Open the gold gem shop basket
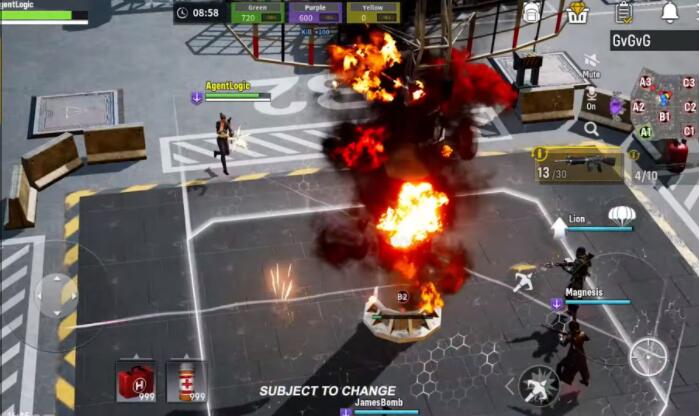 [x=578, y=12]
